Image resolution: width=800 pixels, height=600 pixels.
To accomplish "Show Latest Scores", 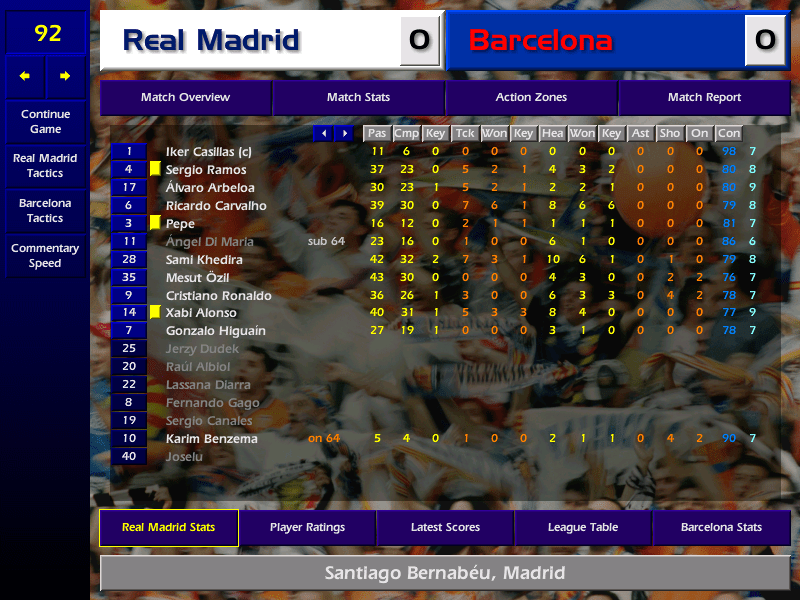I will [x=445, y=528].
